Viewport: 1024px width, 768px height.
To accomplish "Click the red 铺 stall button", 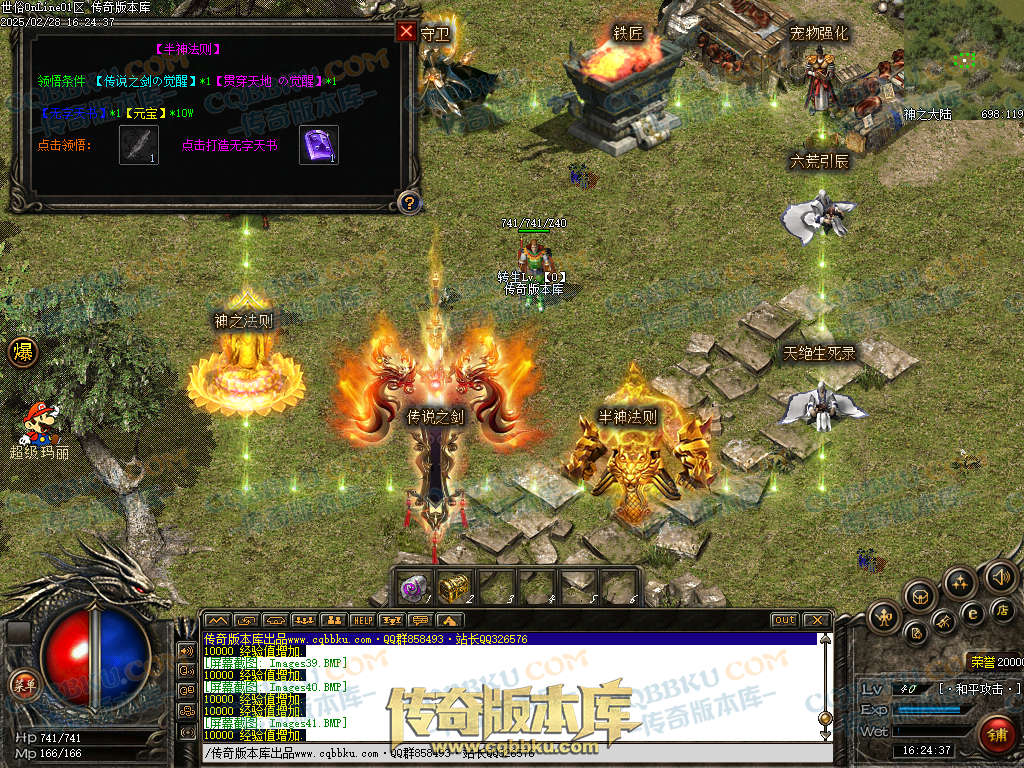I will click(x=996, y=733).
